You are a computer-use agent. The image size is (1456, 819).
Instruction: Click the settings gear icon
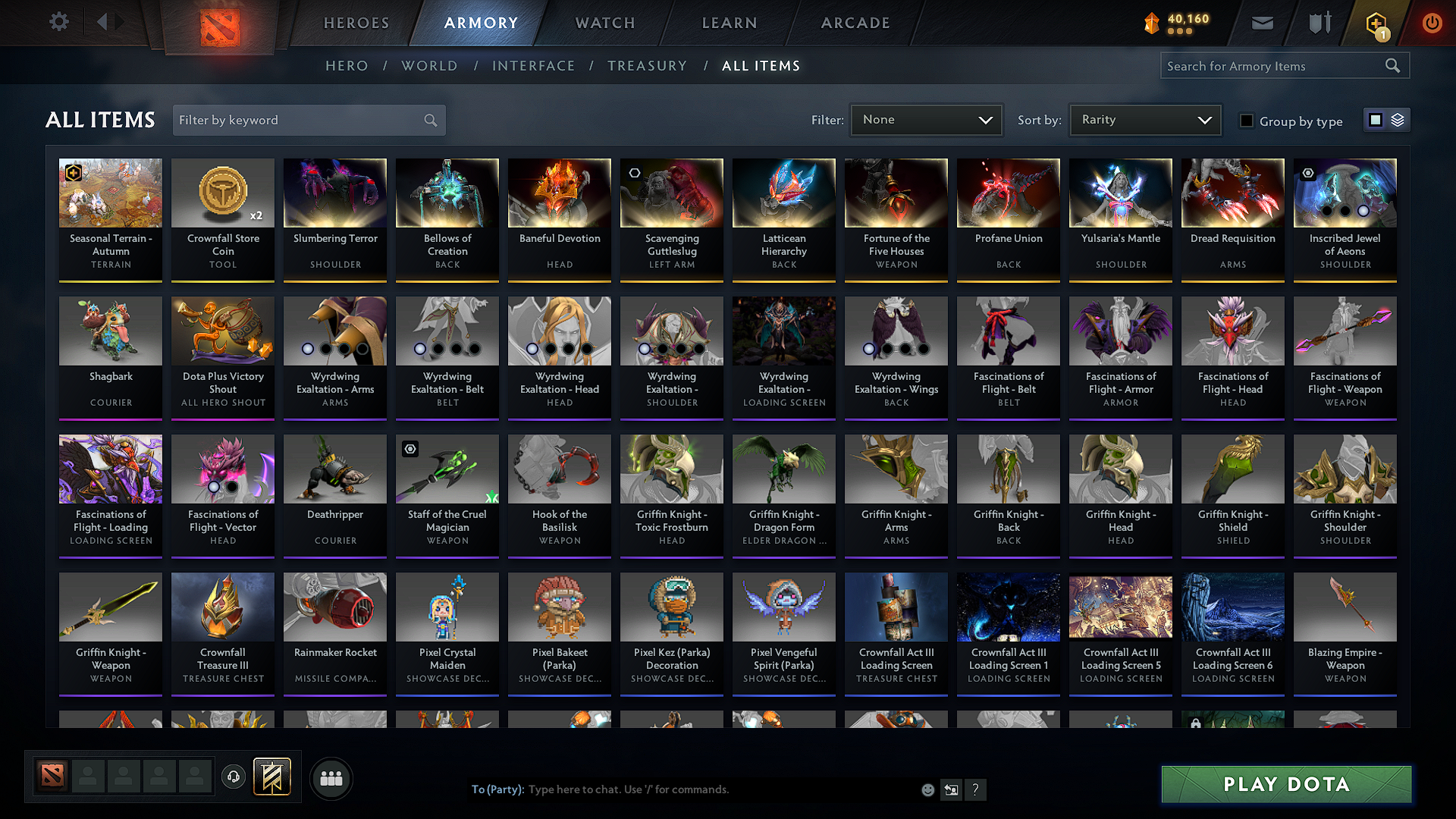tap(58, 22)
